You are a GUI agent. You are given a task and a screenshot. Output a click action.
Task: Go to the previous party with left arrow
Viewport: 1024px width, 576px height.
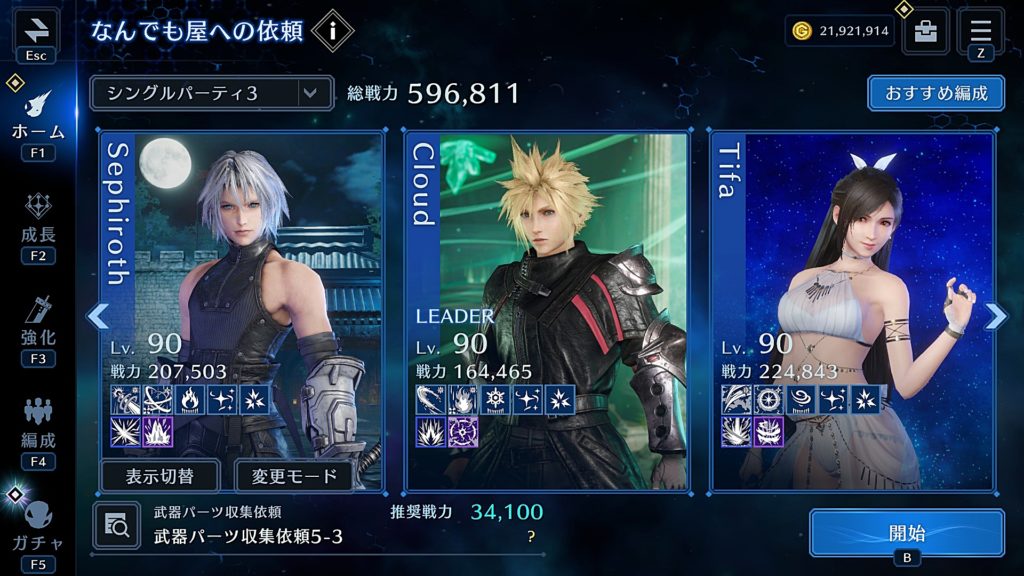click(x=97, y=316)
